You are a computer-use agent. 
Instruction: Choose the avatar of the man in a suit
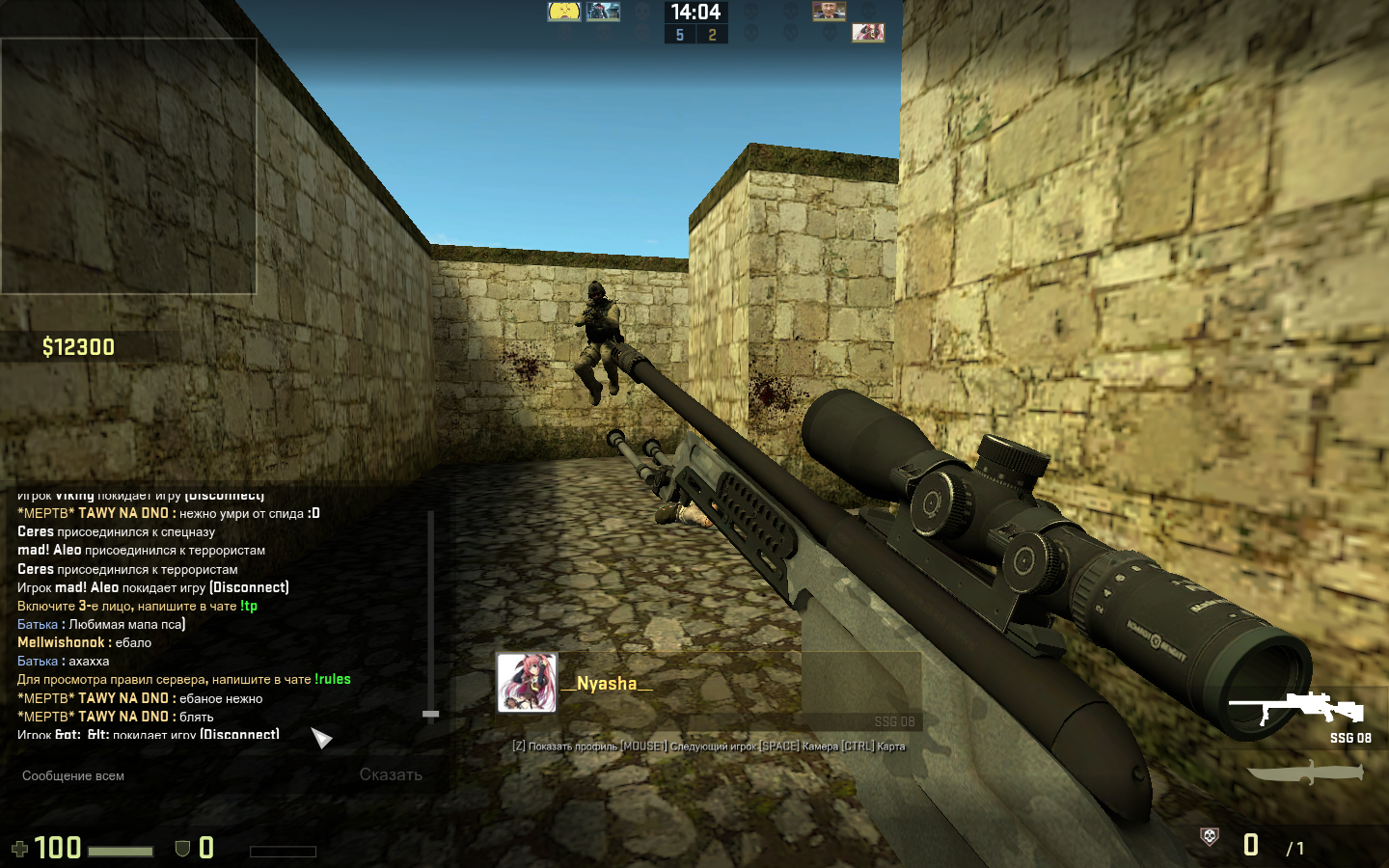click(829, 12)
